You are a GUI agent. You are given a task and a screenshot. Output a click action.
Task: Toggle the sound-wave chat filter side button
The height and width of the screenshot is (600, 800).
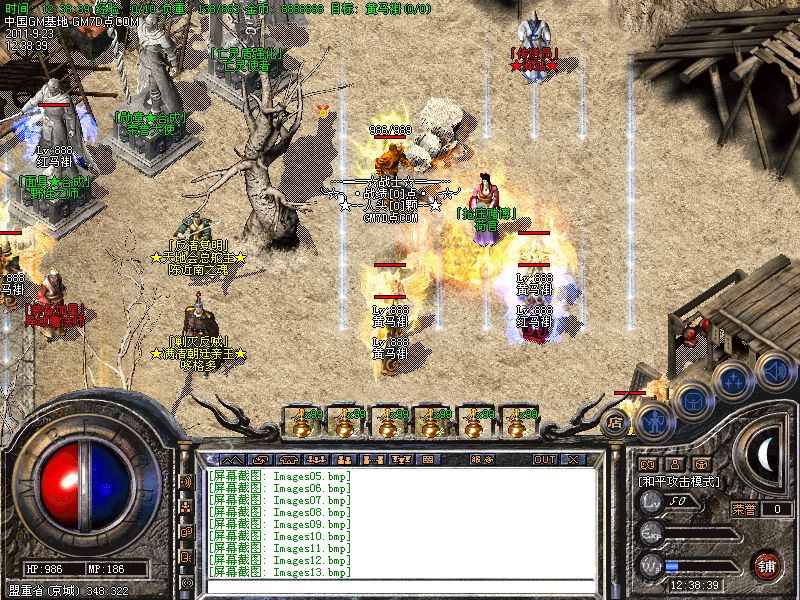point(186,482)
